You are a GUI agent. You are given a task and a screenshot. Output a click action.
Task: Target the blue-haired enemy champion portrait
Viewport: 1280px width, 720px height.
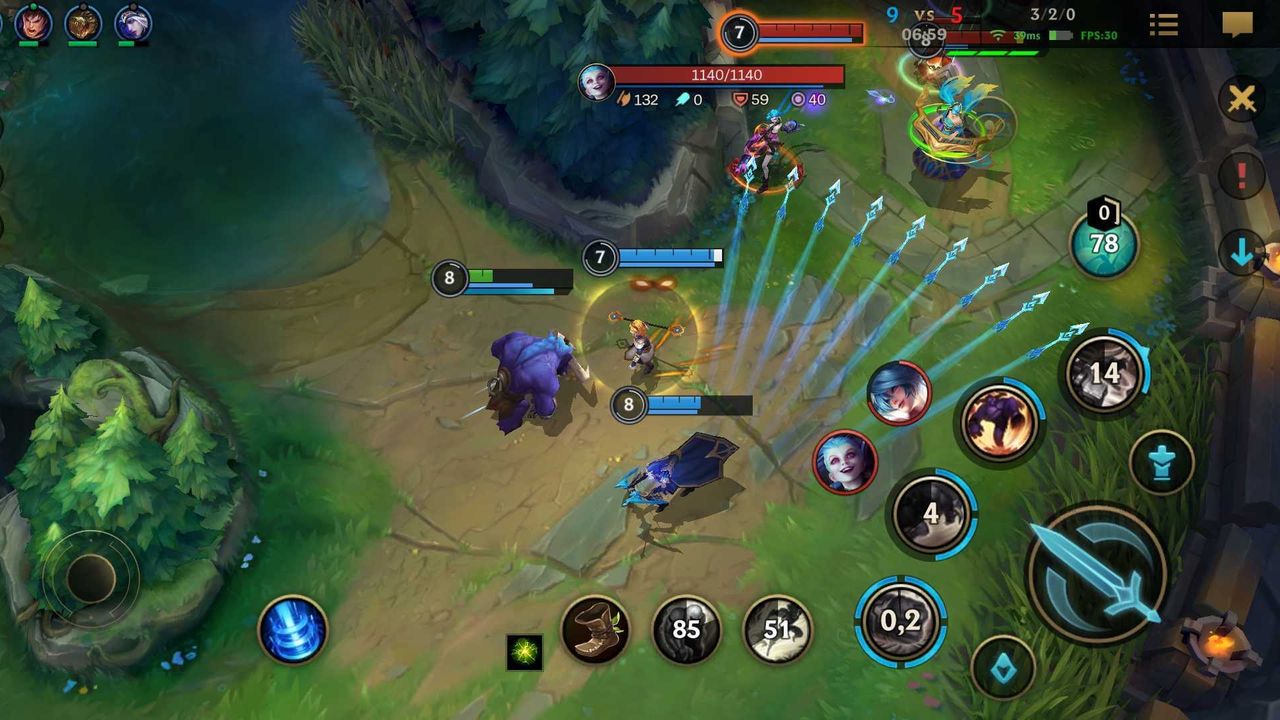(x=898, y=393)
